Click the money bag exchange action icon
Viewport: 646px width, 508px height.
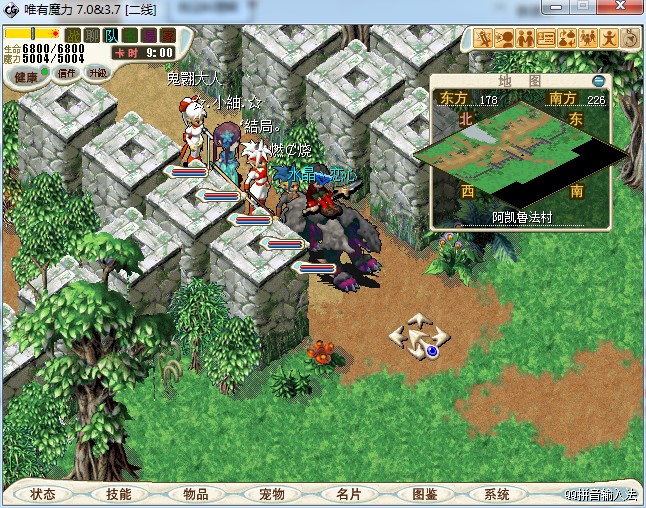567,39
